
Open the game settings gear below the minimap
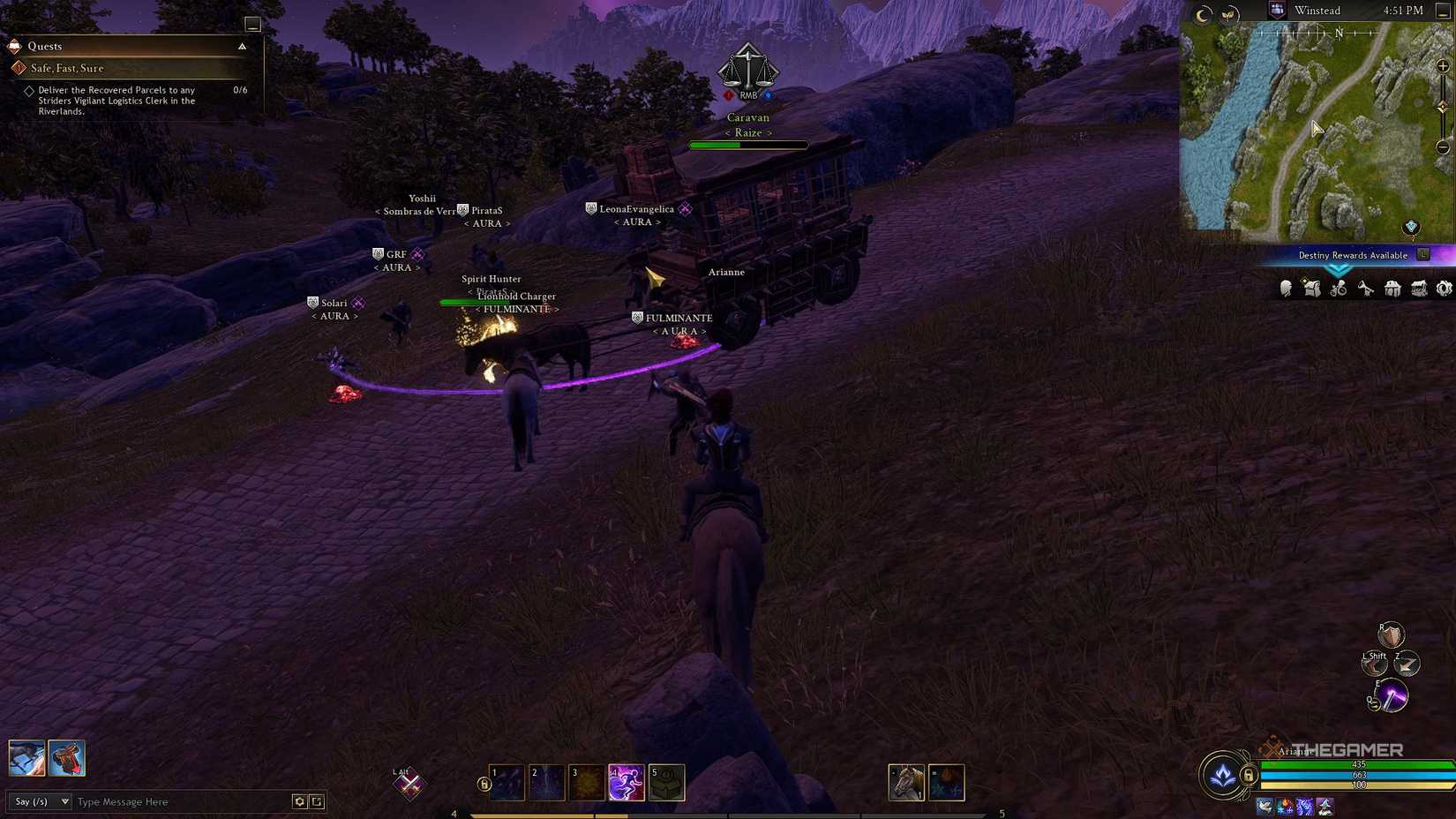coord(1445,288)
